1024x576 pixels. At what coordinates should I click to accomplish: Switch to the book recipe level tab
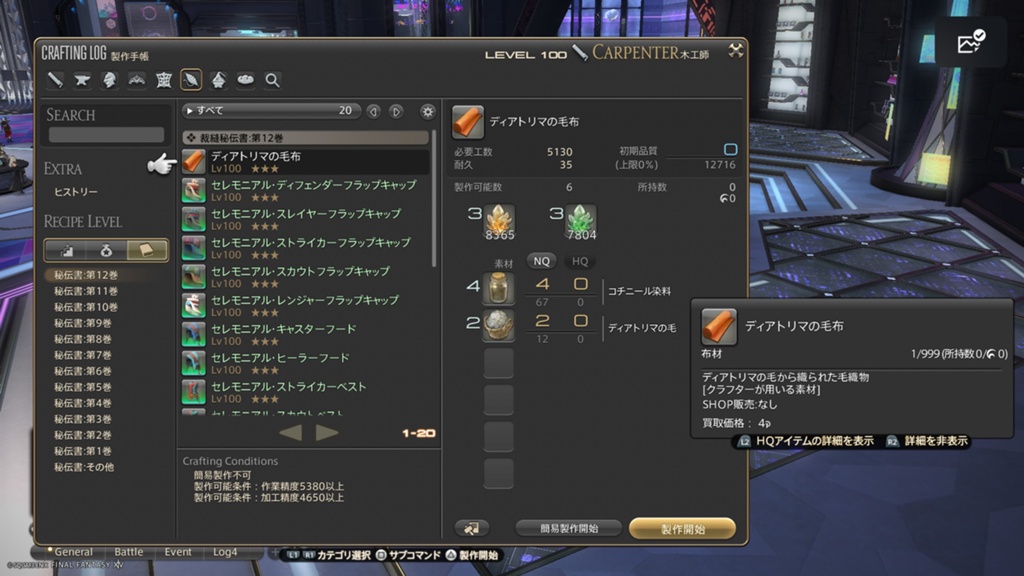point(148,250)
